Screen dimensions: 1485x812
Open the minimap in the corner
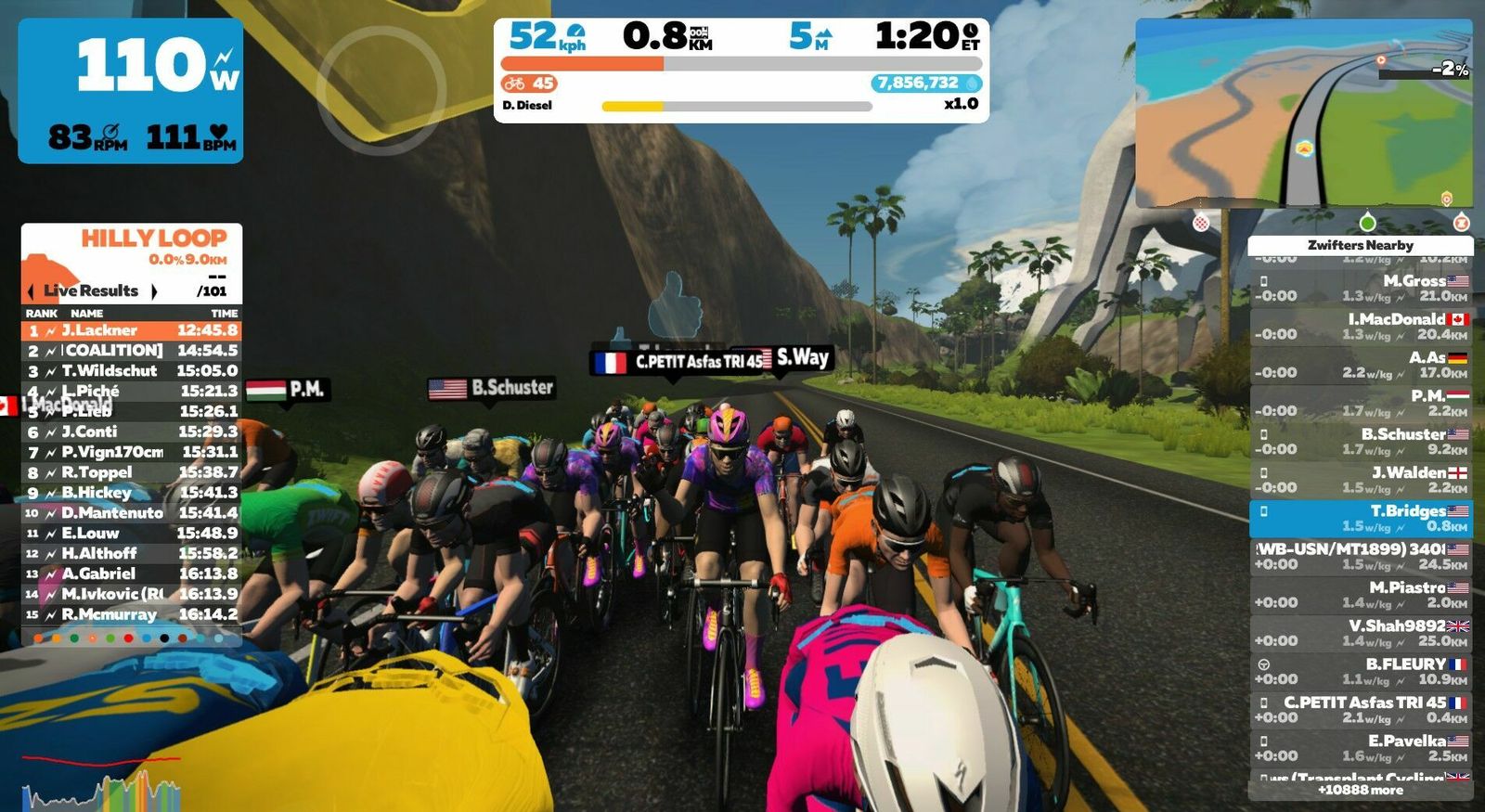coord(1304,113)
